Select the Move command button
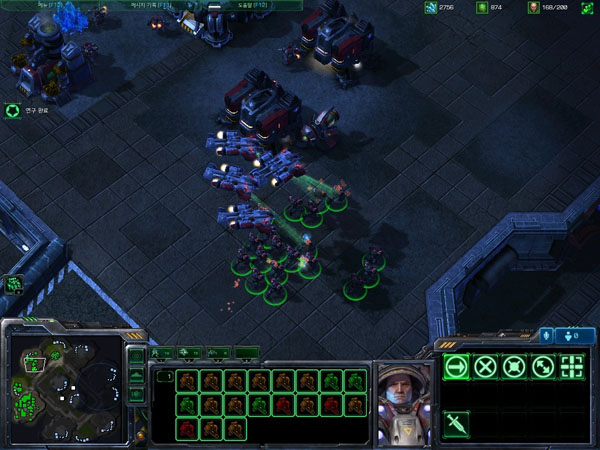600x450 pixels. 456,367
